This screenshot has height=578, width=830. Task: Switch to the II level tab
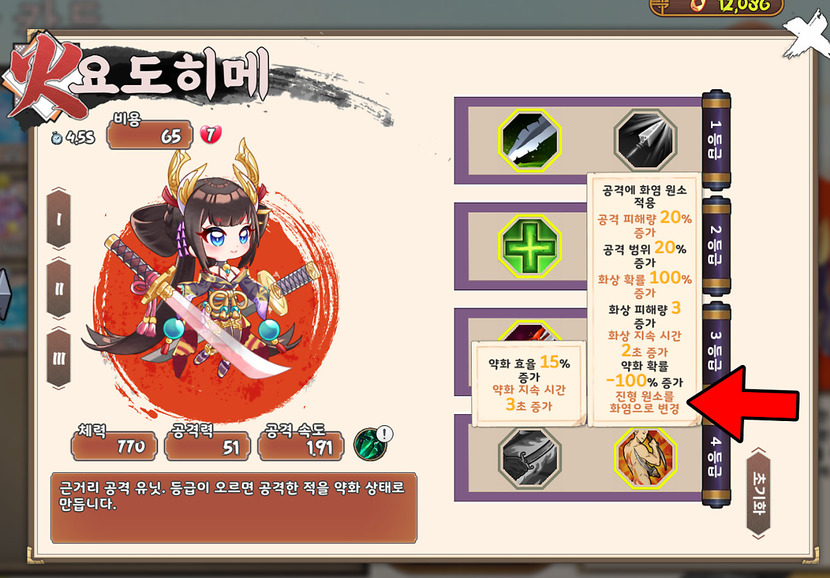click(x=59, y=288)
